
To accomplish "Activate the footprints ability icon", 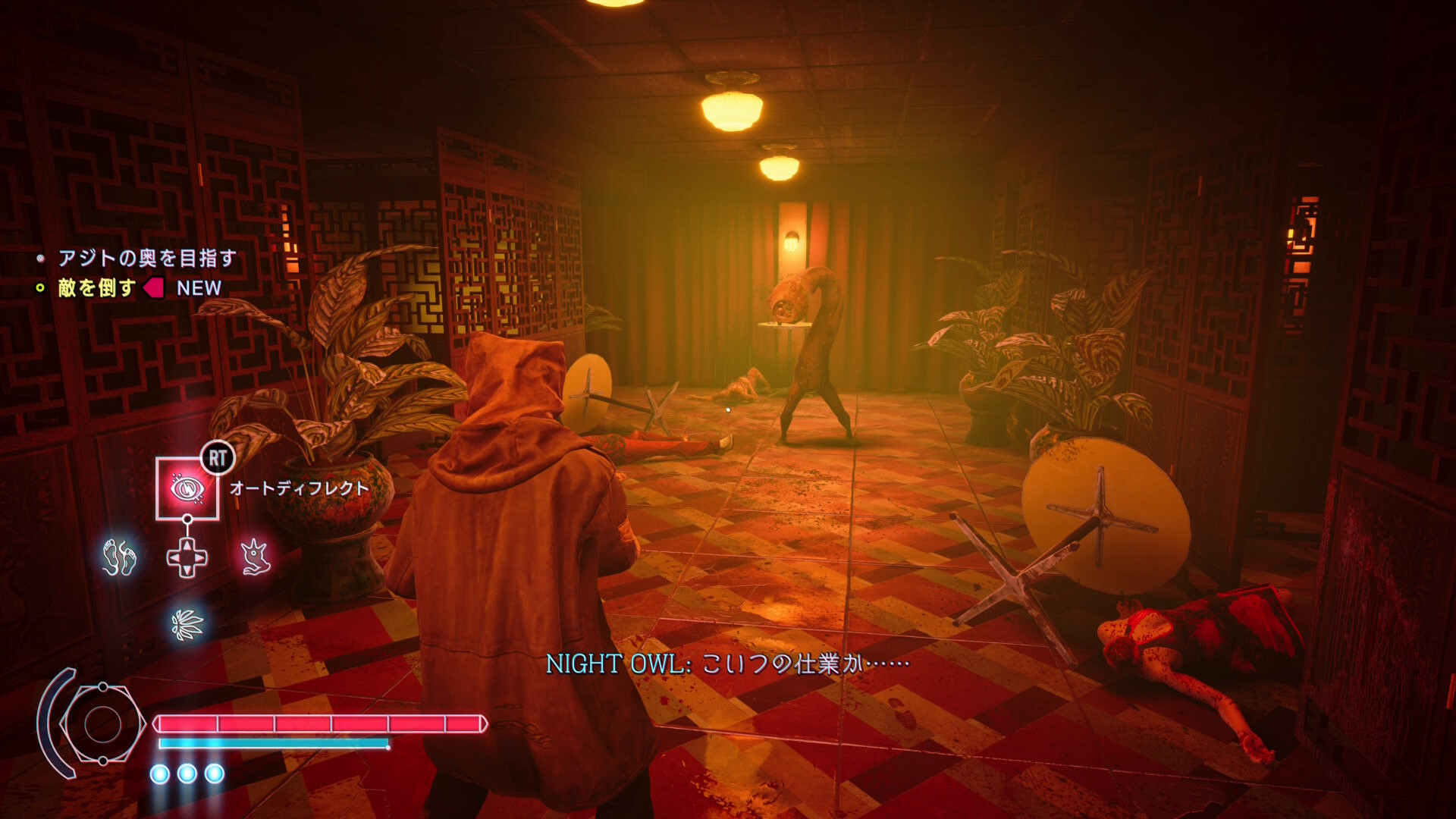I will [x=119, y=557].
